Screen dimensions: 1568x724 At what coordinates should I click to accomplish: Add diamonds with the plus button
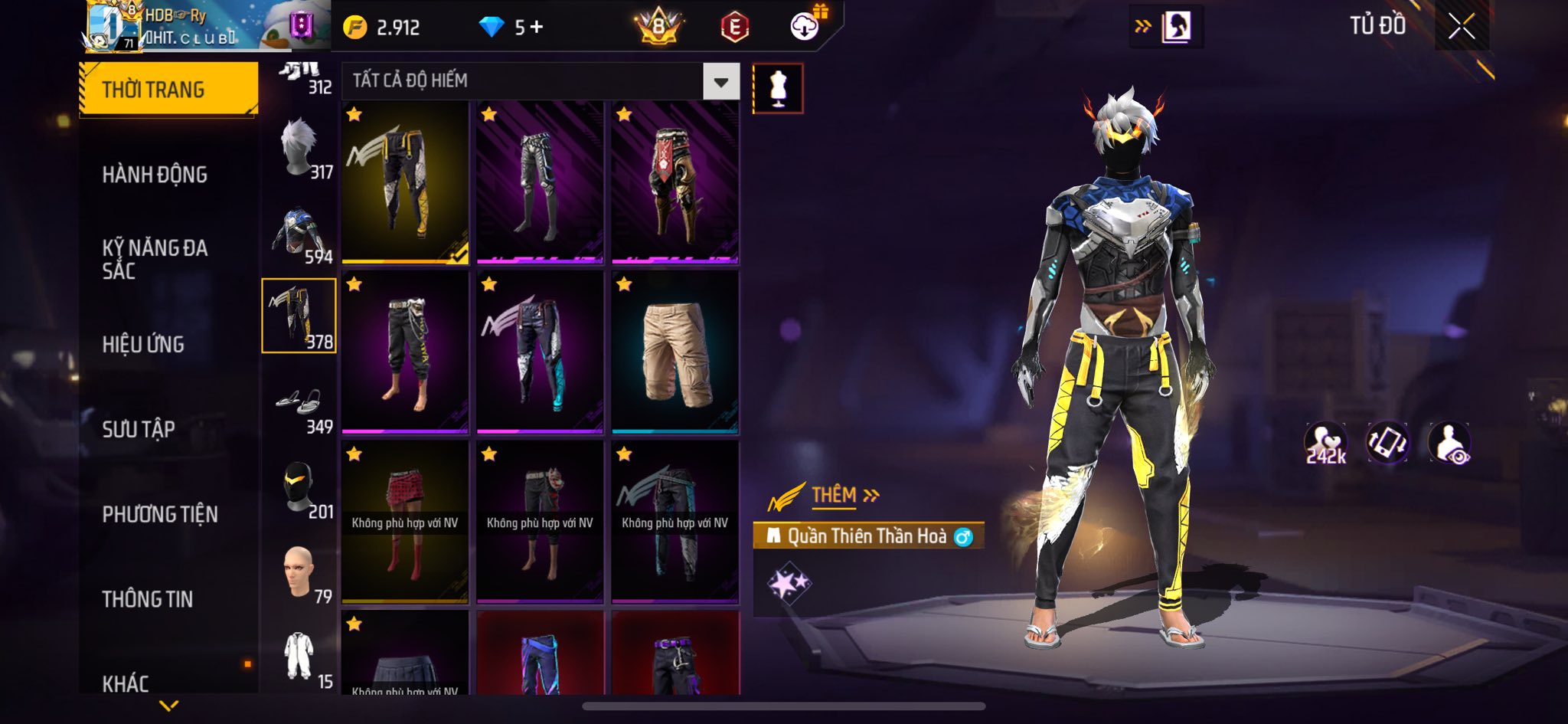[537, 28]
